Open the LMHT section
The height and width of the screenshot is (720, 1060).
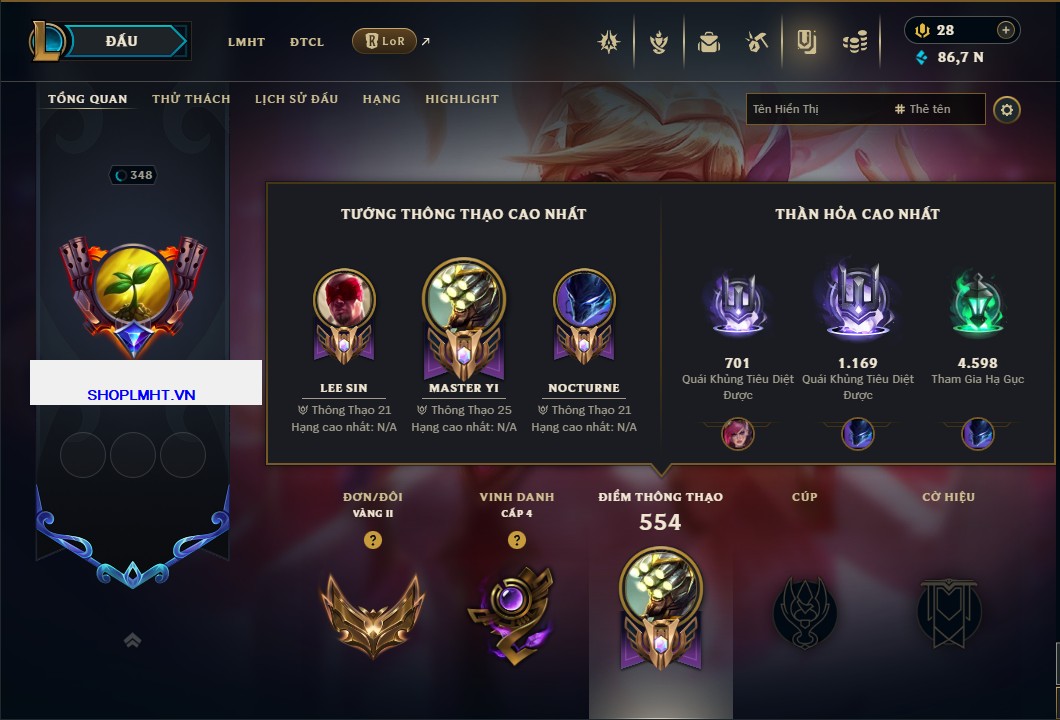(x=246, y=42)
